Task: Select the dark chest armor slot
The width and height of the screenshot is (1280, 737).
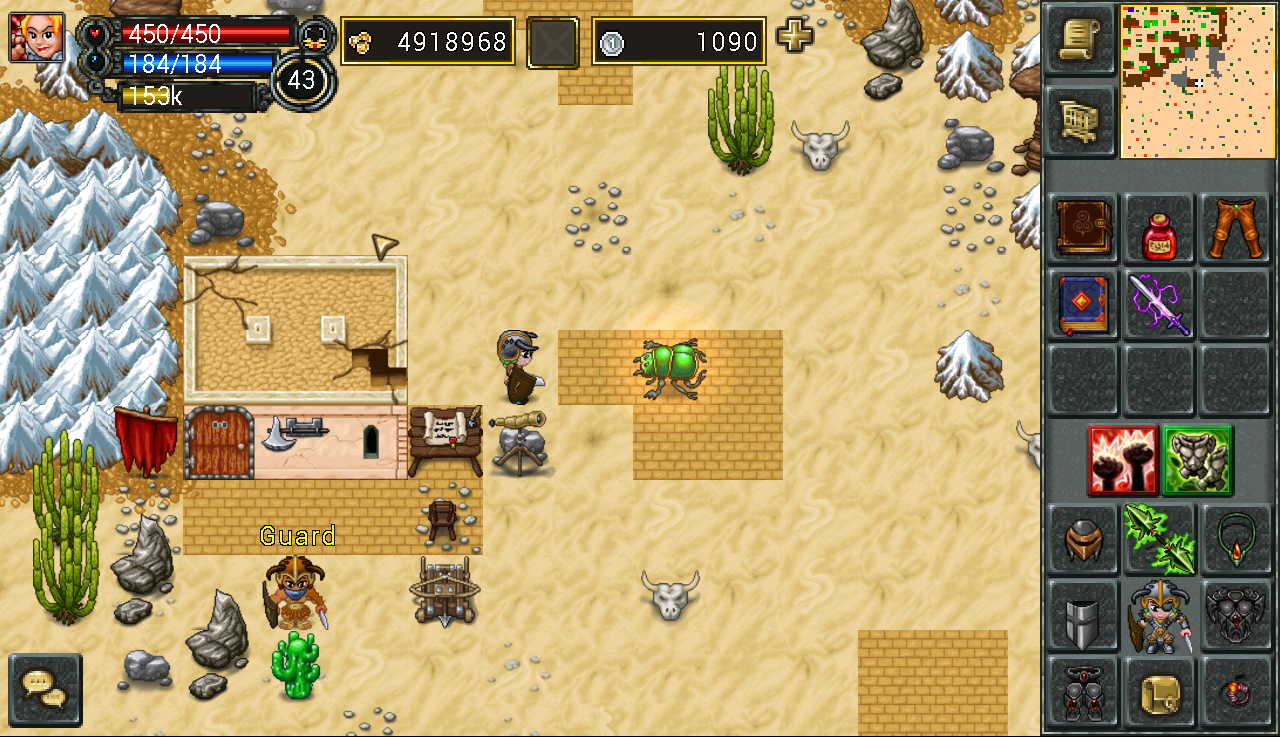Action: 1235,615
